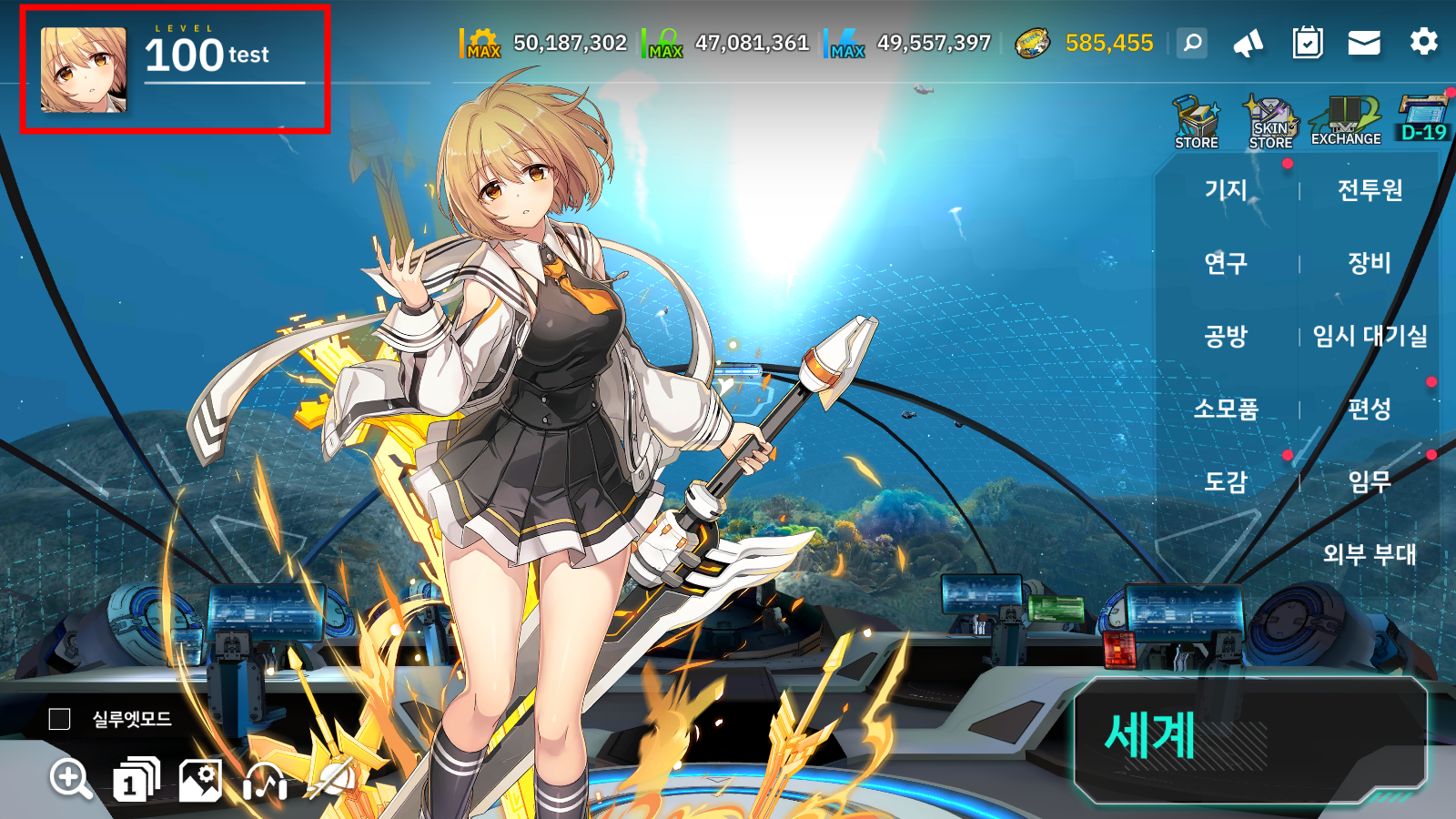The width and height of the screenshot is (1456, 819).
Task: Open the 외부 부대 menu
Action: [1370, 554]
